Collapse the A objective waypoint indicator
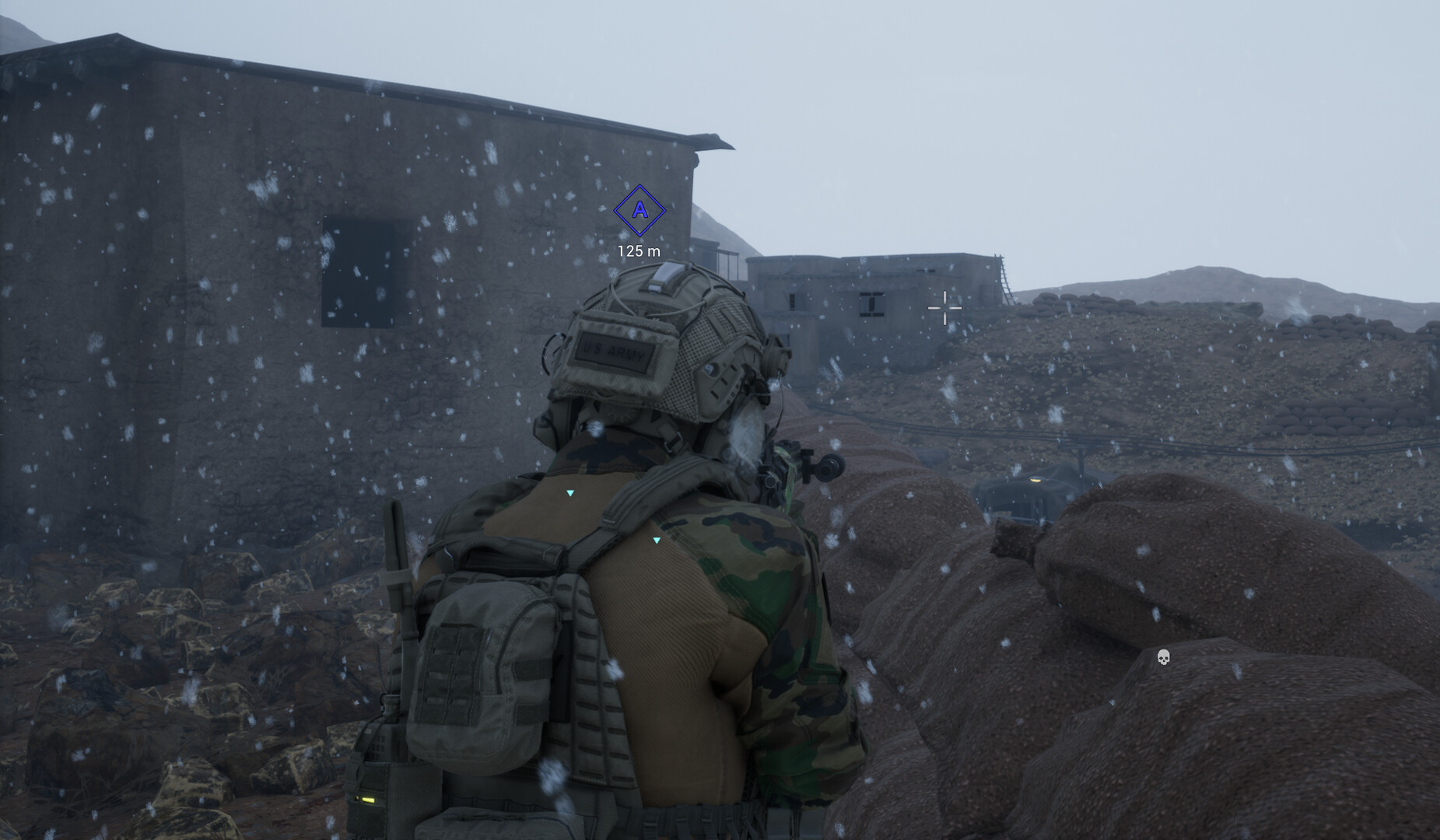The image size is (1440, 840). [x=639, y=212]
